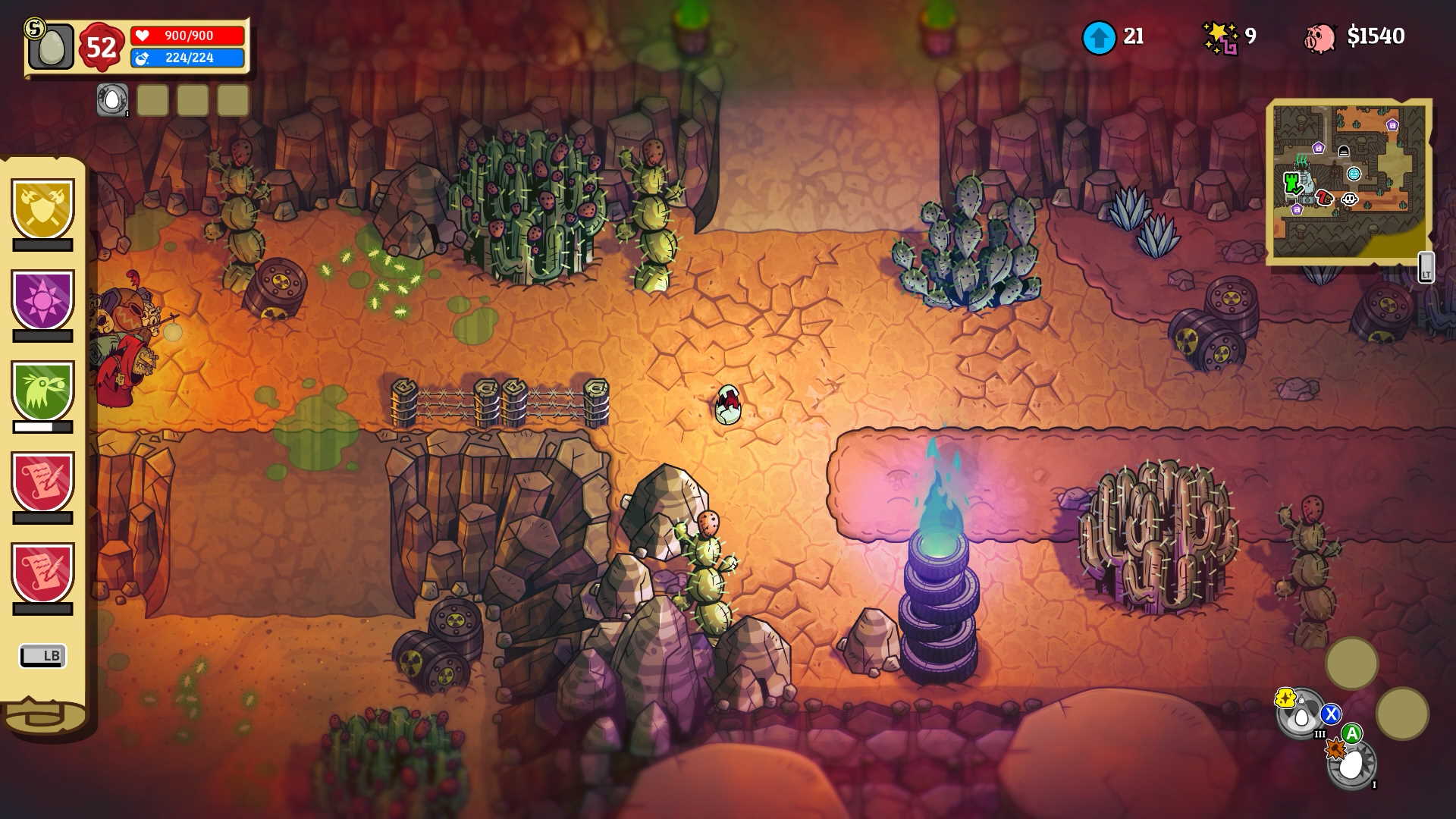The height and width of the screenshot is (819, 1456).
Task: Click the level 52 wax seal badge
Action: [x=100, y=49]
